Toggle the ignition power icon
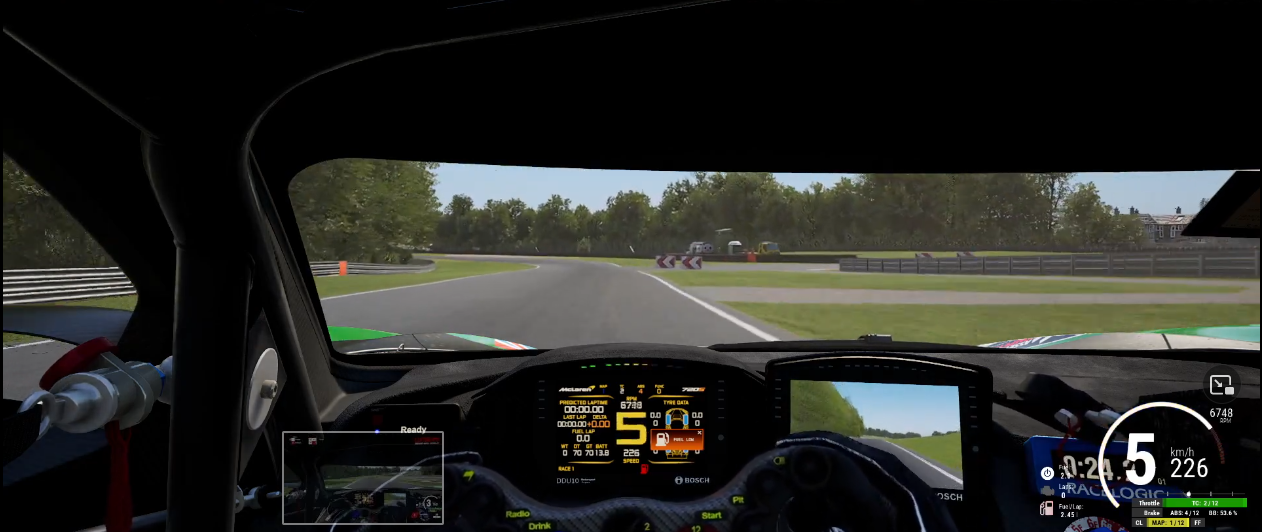The height and width of the screenshot is (532, 1262). (1047, 472)
